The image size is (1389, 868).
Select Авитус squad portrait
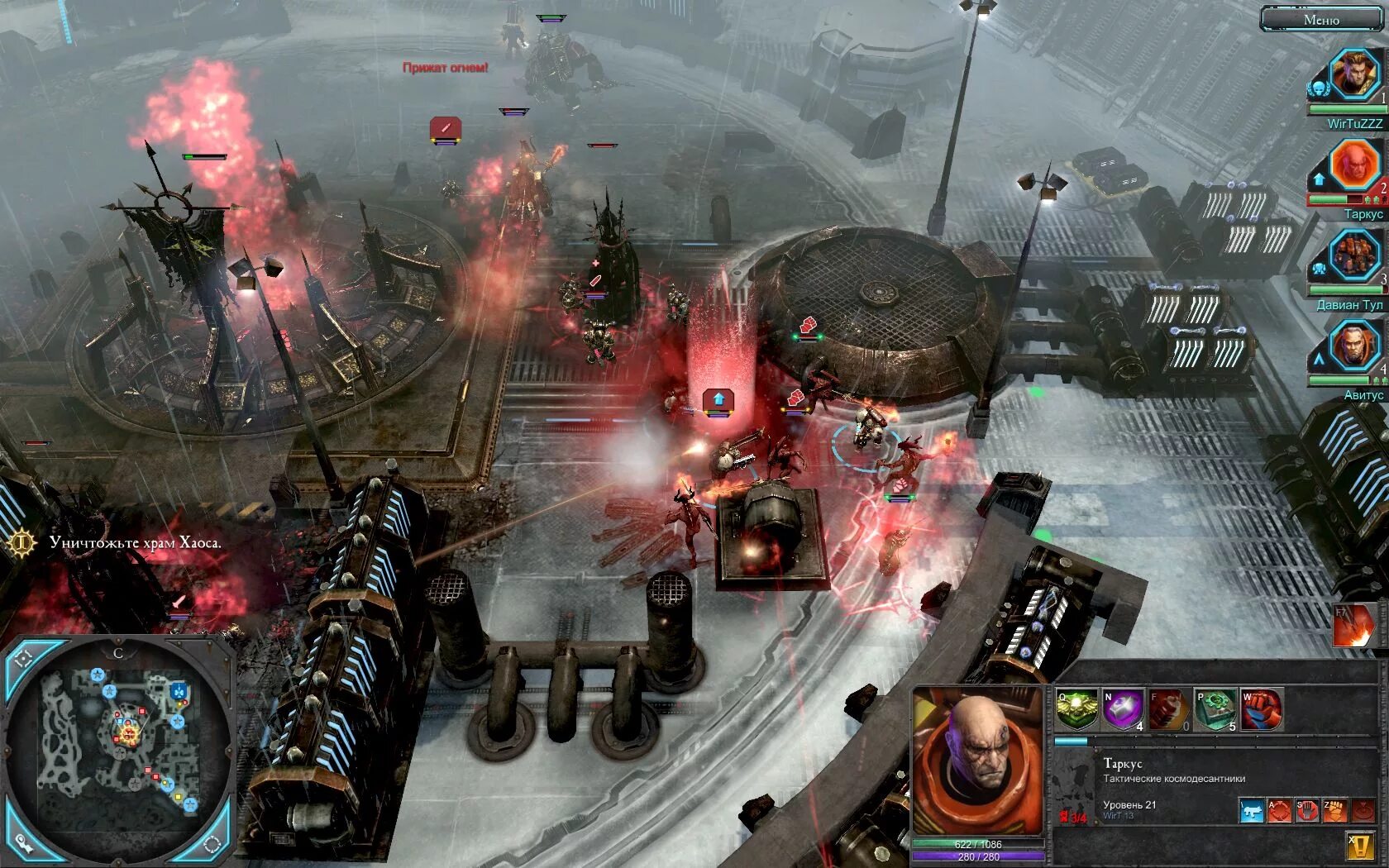1355,346
